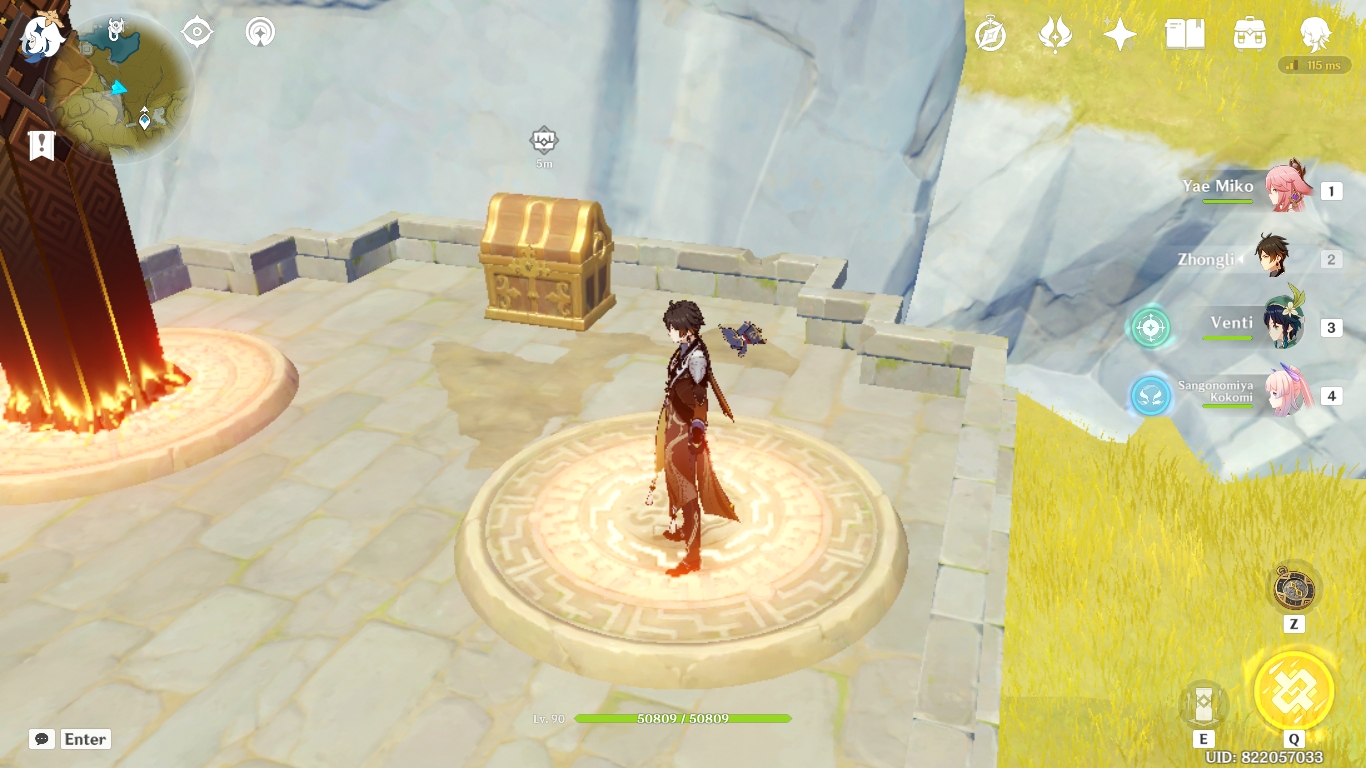Cast the golden Elemental Burst Q icon
This screenshot has height=768, width=1366.
click(1292, 692)
